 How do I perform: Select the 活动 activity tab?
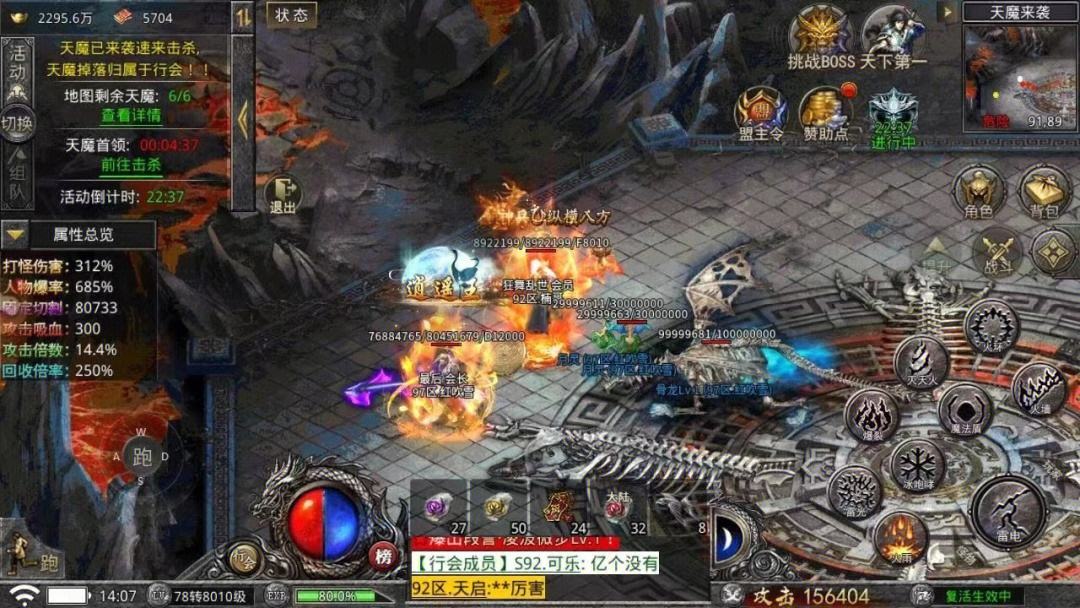(x=17, y=62)
